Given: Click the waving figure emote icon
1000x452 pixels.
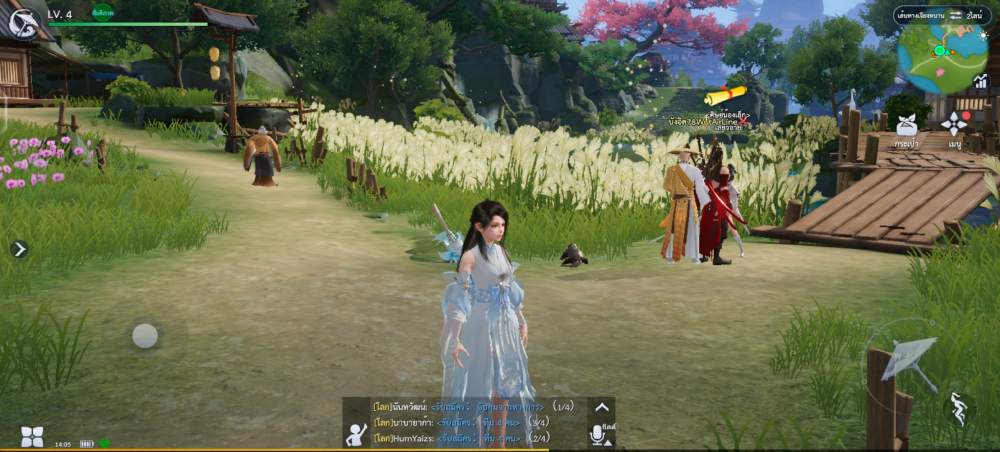Looking at the screenshot, I should click(x=356, y=433).
